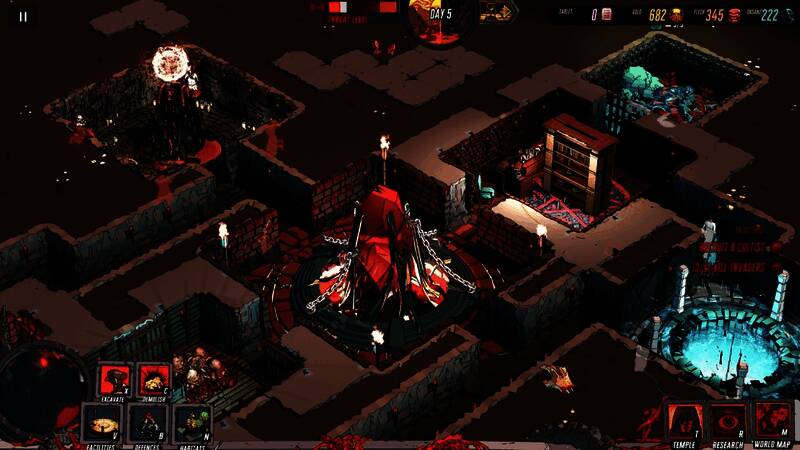Viewport: 800px width, 450px height.
Task: Go to the World Map
Action: coord(773,421)
